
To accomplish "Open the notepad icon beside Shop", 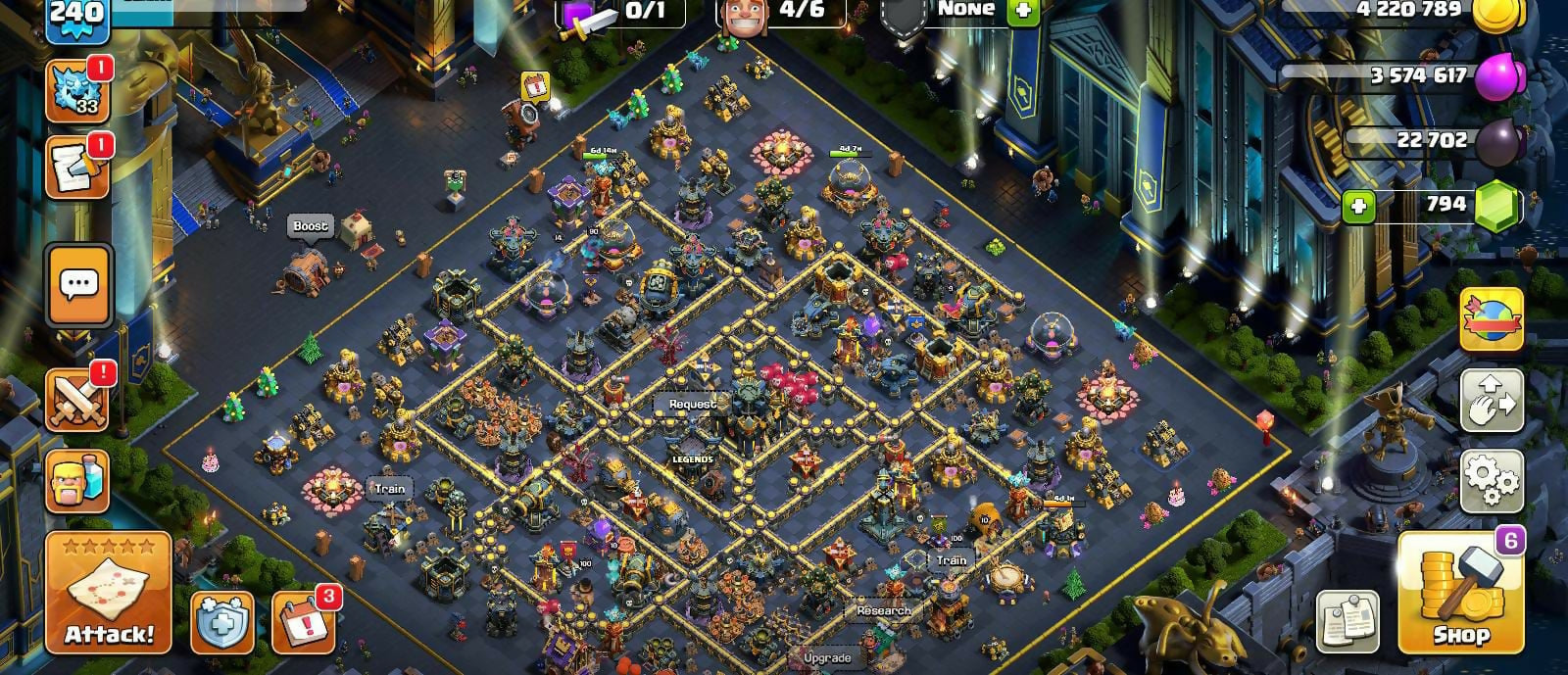I will pyautogui.click(x=1347, y=621).
